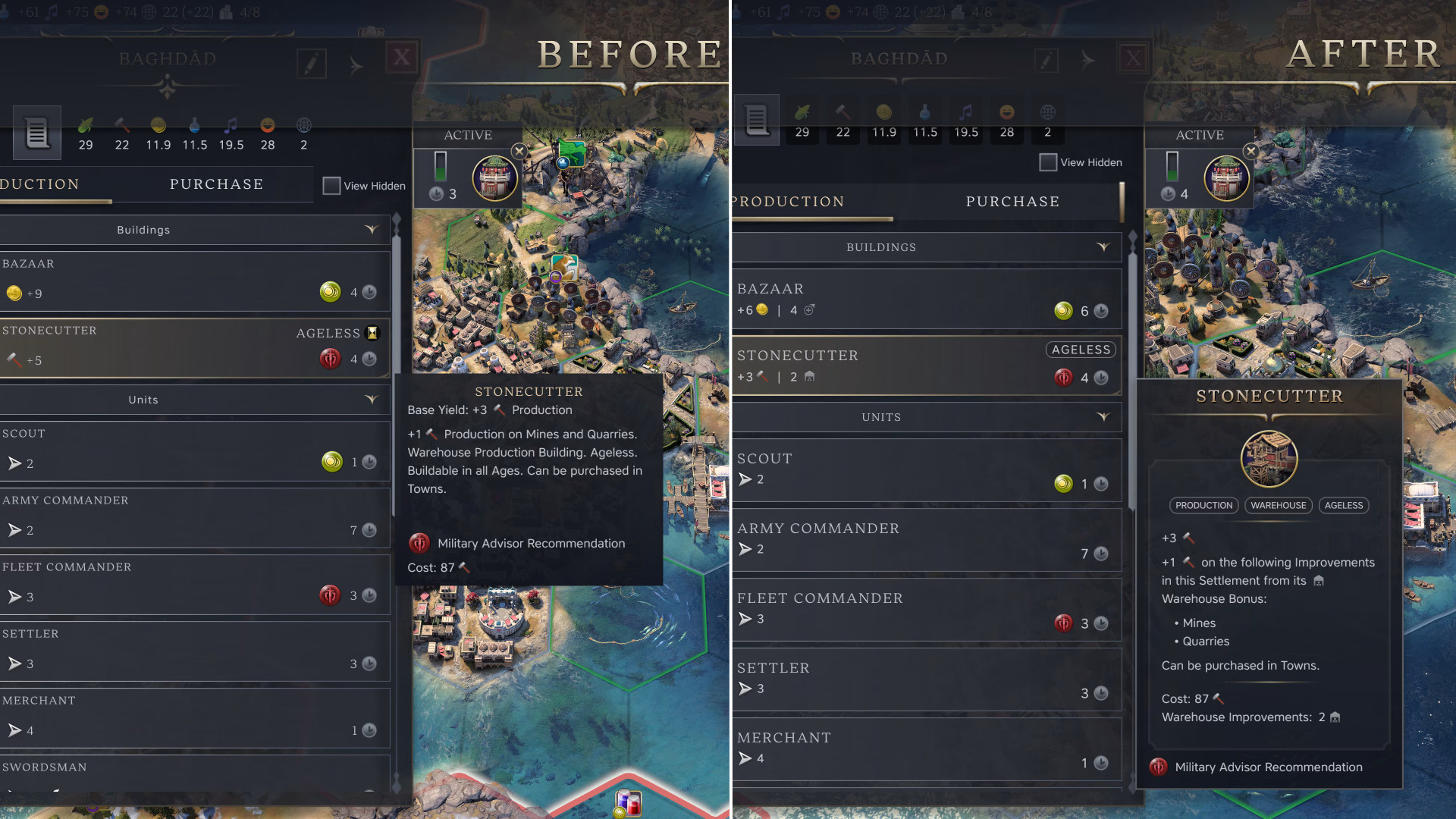Screen dimensions: 1456x819
Task: Click the Military Advisor Recommendation entry
Action: [x=530, y=543]
